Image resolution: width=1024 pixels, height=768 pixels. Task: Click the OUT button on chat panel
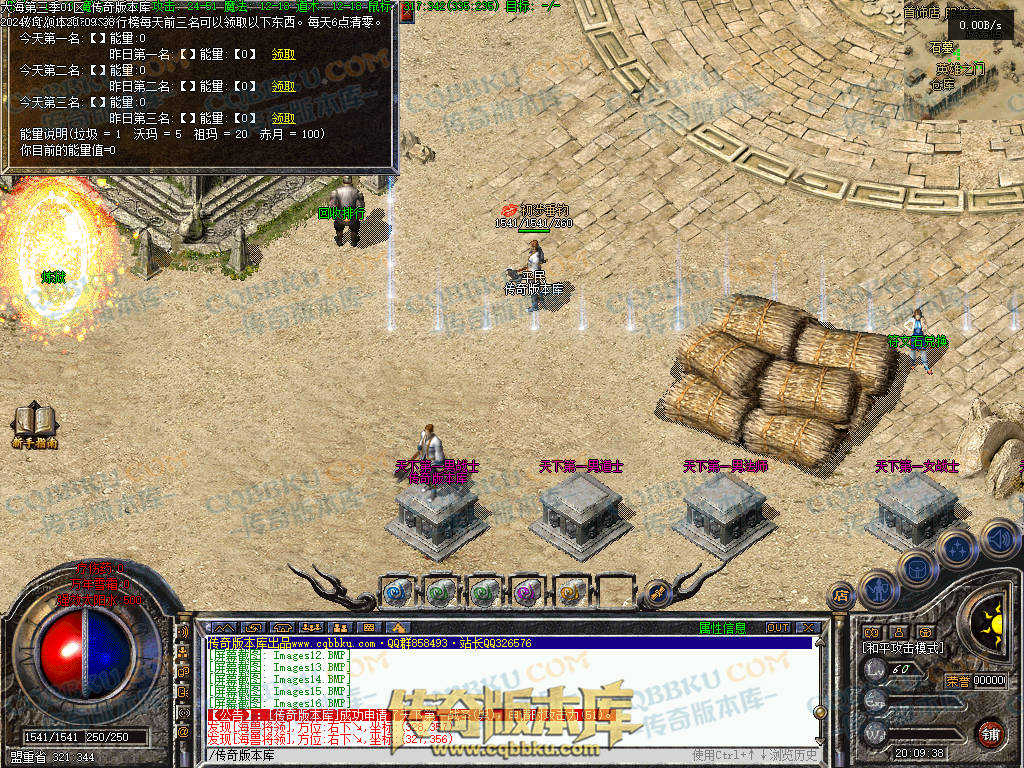click(x=778, y=628)
